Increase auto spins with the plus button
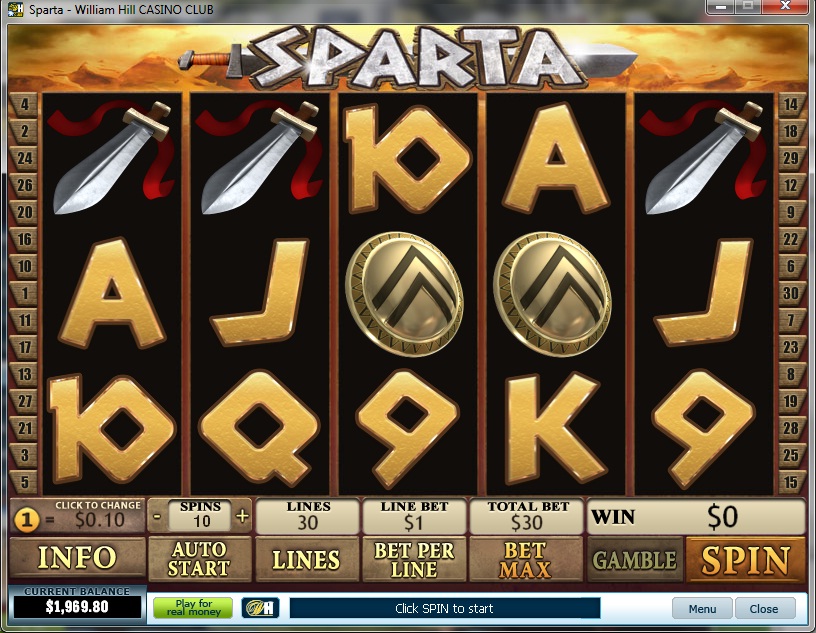Viewport: 816px width, 633px height. pos(242,517)
